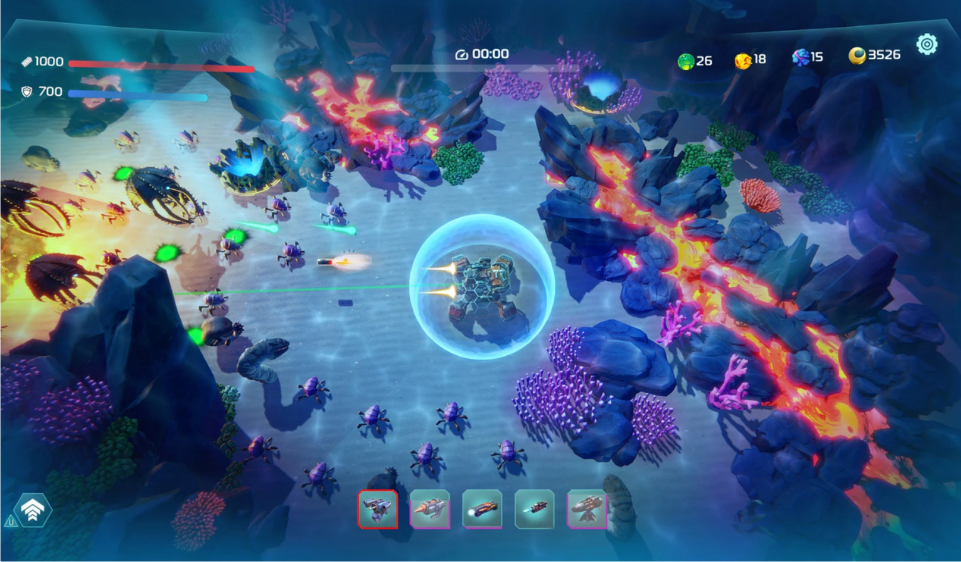Choose the drill-tipped weapon slot
The width and height of the screenshot is (961, 562).
430,509
